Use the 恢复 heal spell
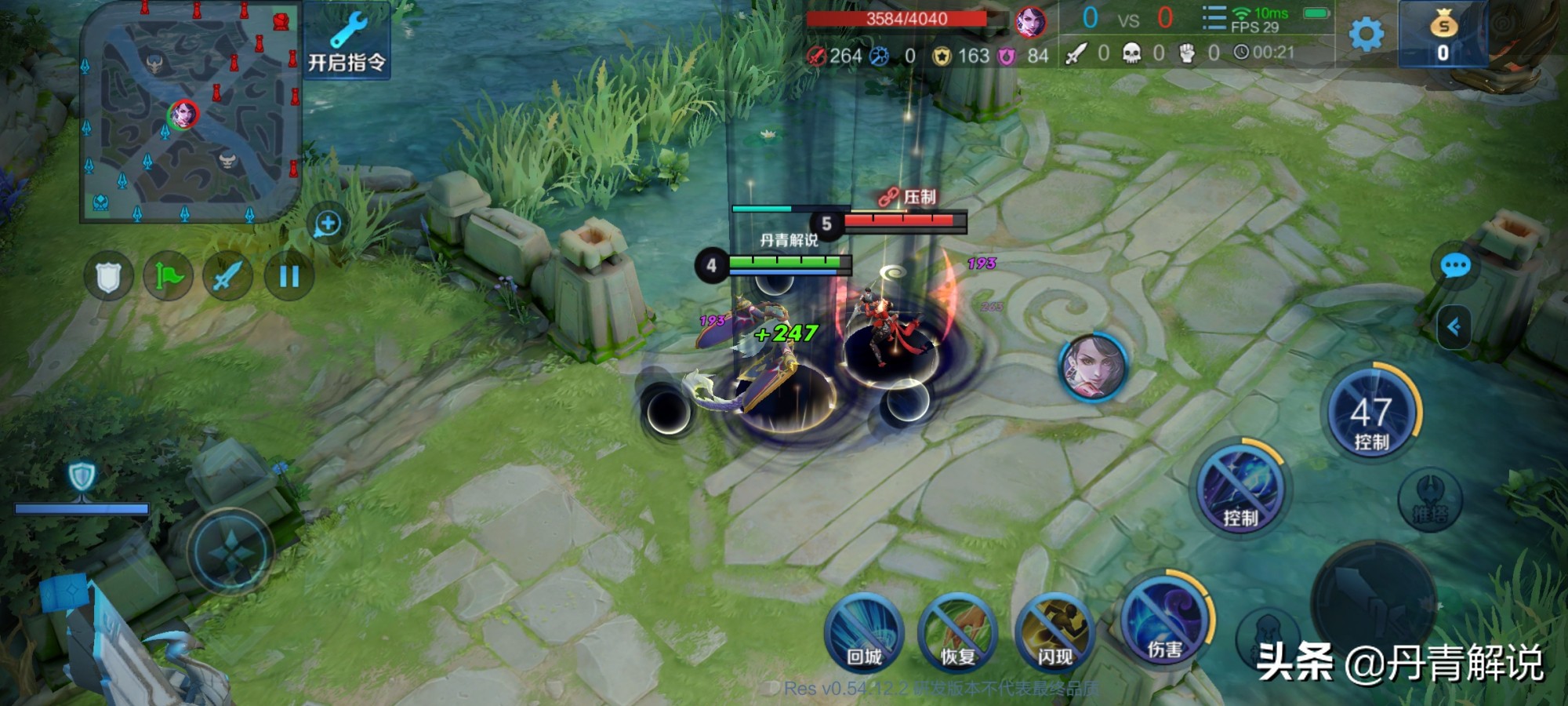The width and height of the screenshot is (1568, 706). (957, 633)
